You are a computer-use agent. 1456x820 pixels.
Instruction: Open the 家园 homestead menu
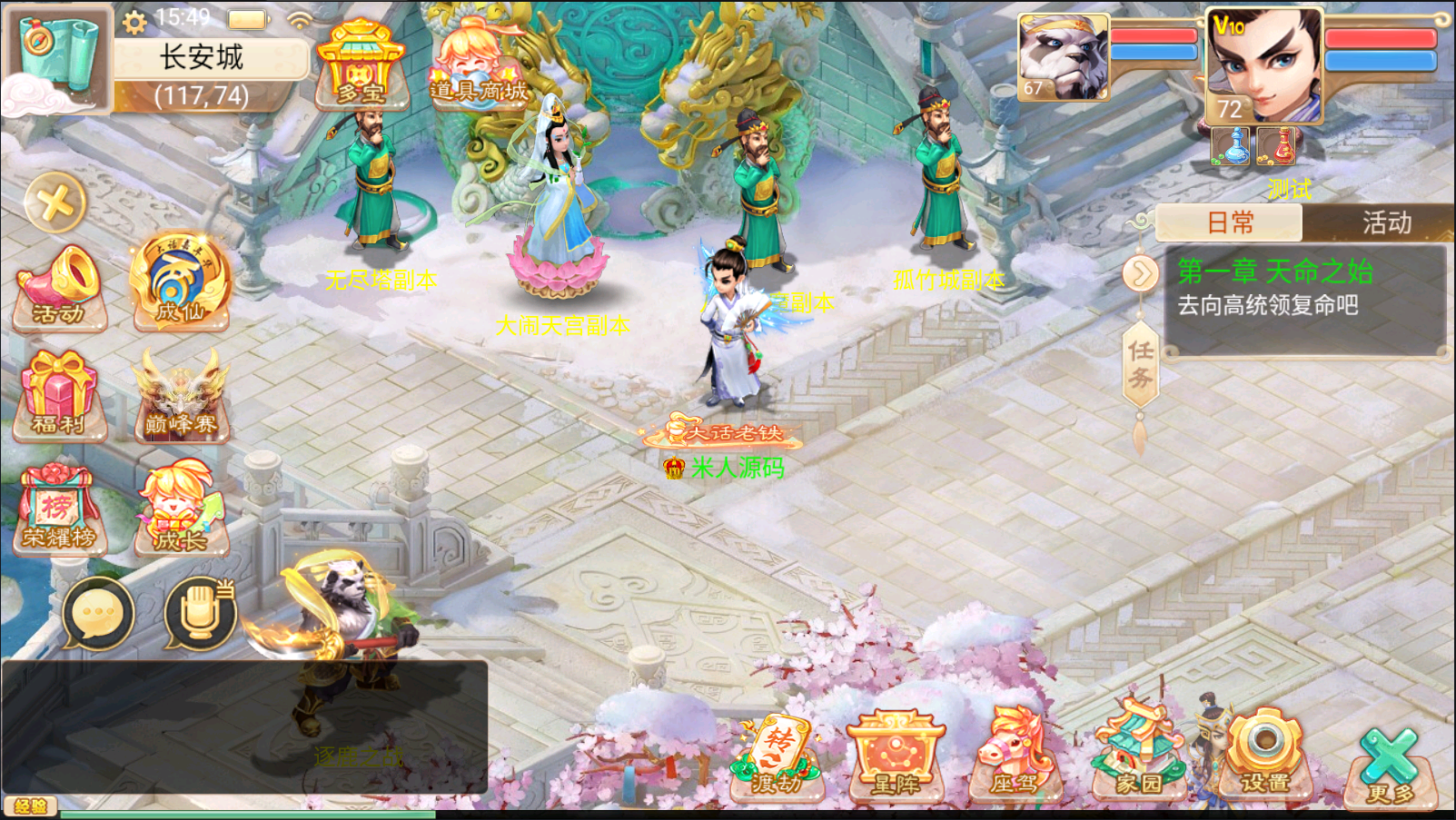[x=1139, y=756]
